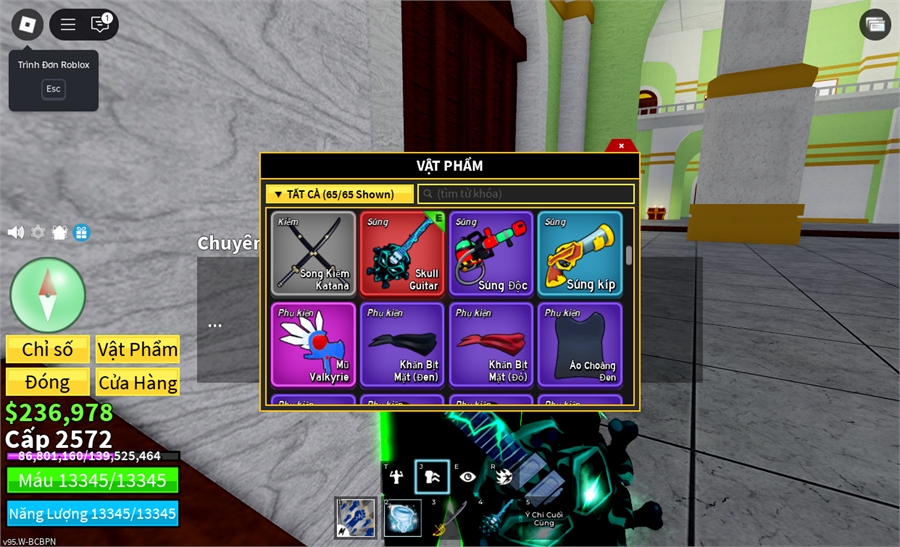Pick the Áo Choàng Đen cape

pos(579,344)
